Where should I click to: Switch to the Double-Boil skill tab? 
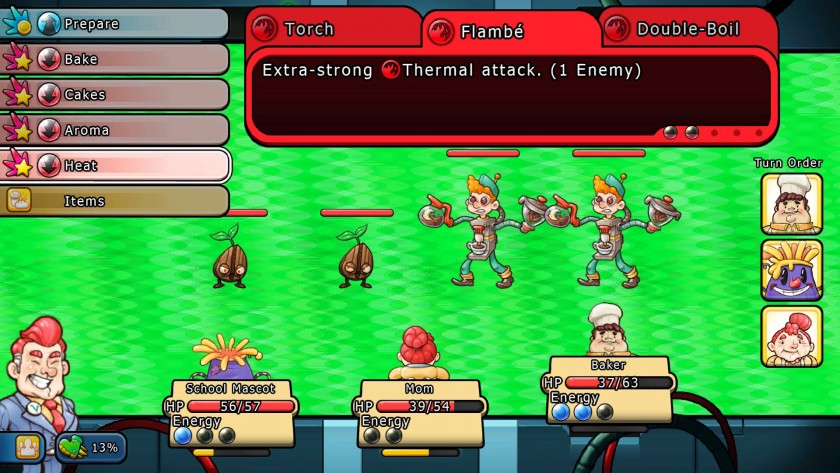tap(688, 28)
